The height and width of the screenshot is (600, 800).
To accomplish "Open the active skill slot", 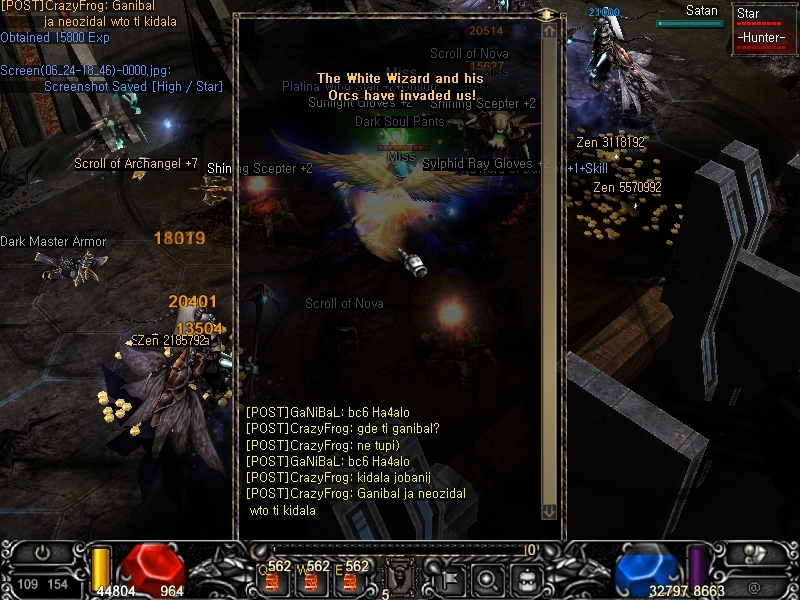I will 401,577.
